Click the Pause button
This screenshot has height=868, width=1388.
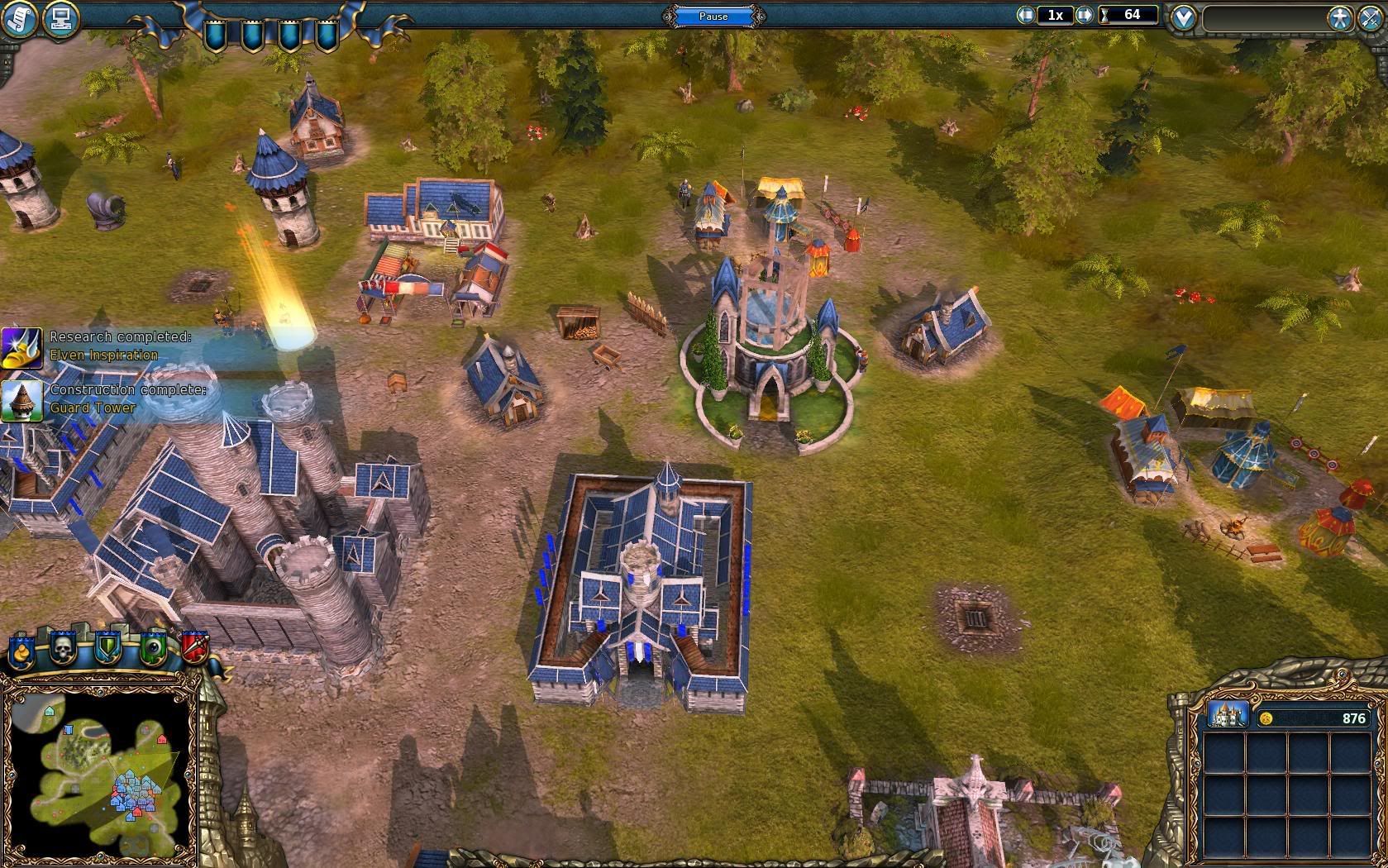coord(713,16)
